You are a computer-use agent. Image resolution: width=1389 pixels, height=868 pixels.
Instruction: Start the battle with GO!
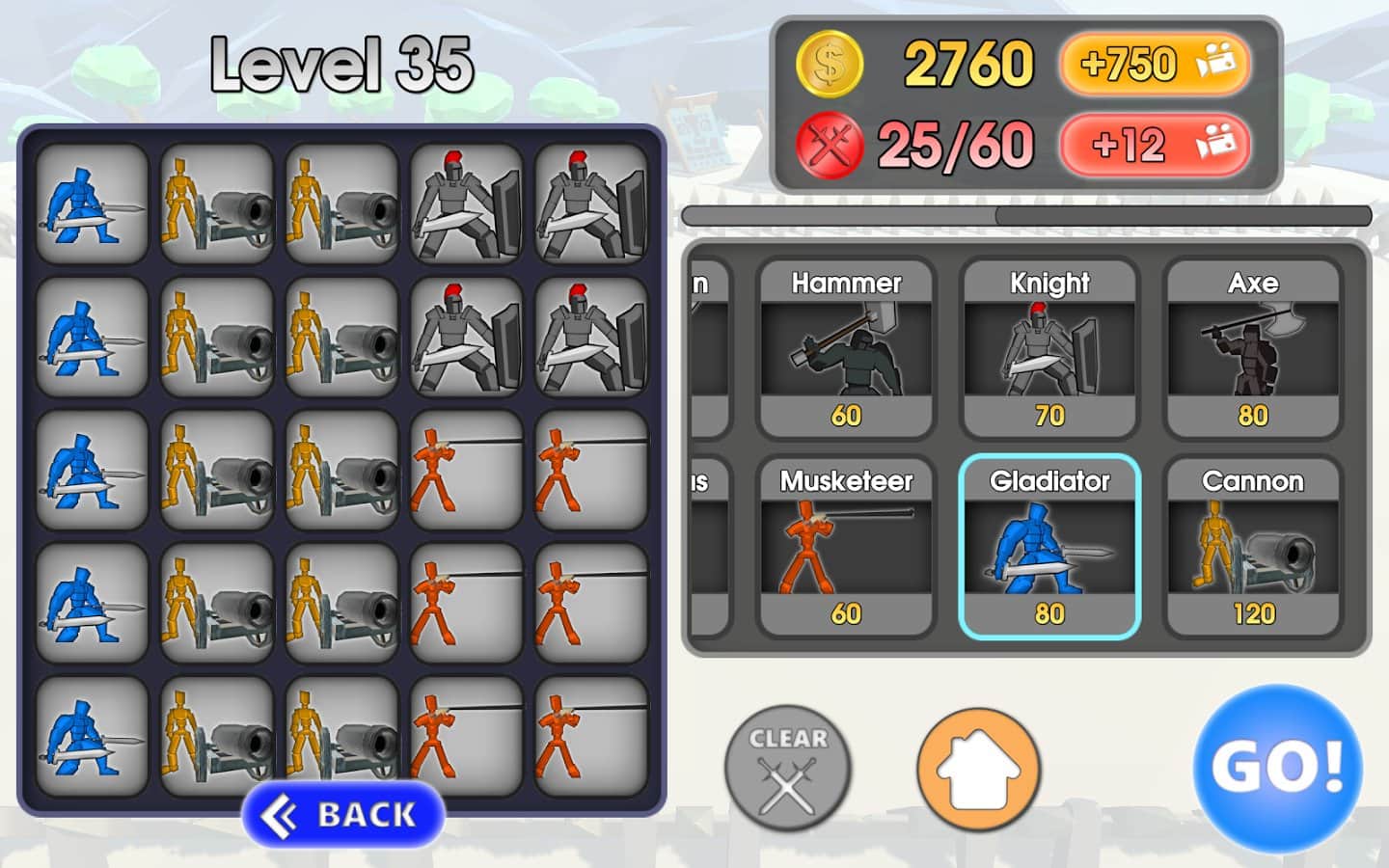coord(1277,768)
